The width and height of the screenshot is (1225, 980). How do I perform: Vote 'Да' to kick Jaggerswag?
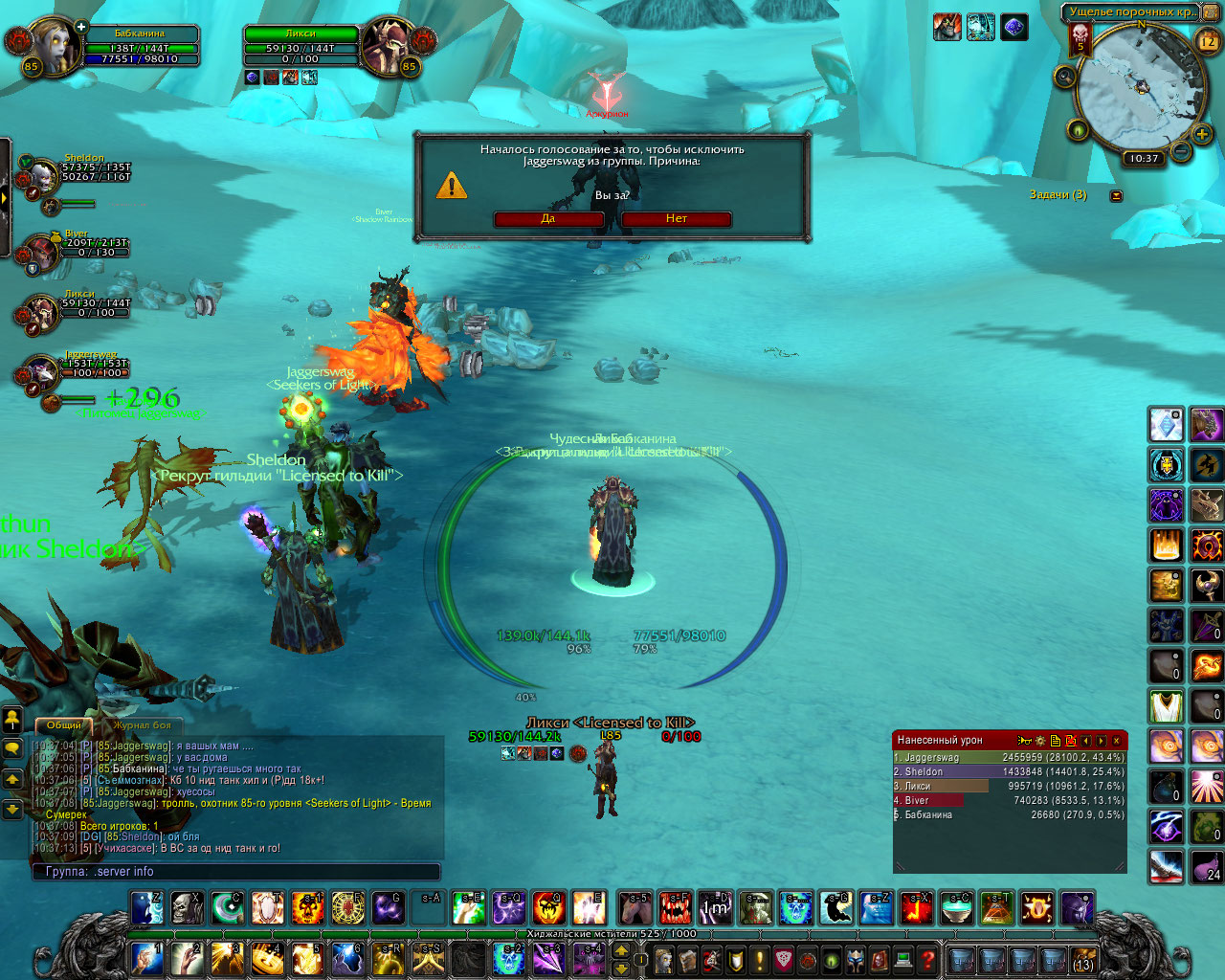pos(548,219)
